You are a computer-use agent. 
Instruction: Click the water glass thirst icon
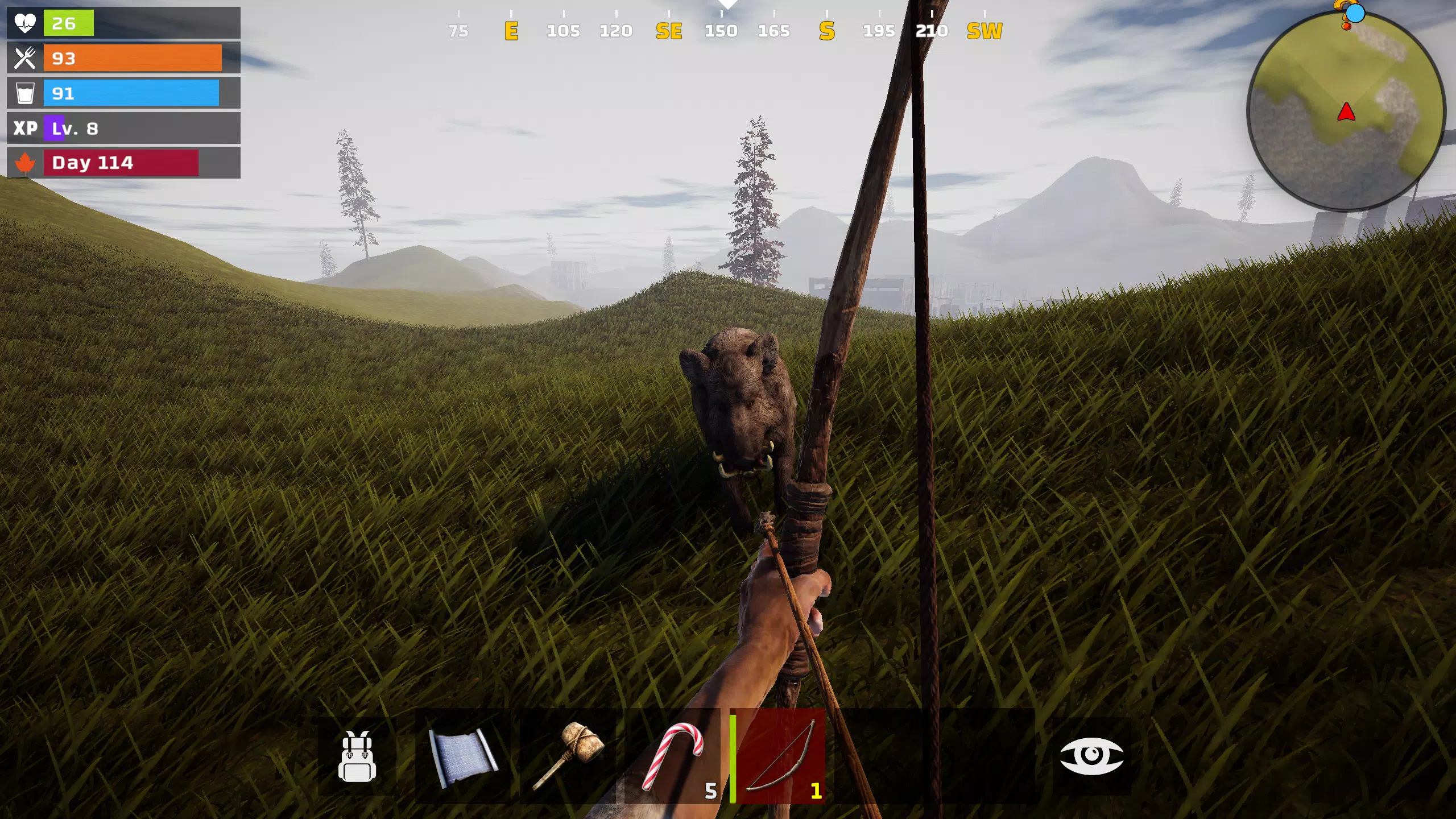coord(26,93)
